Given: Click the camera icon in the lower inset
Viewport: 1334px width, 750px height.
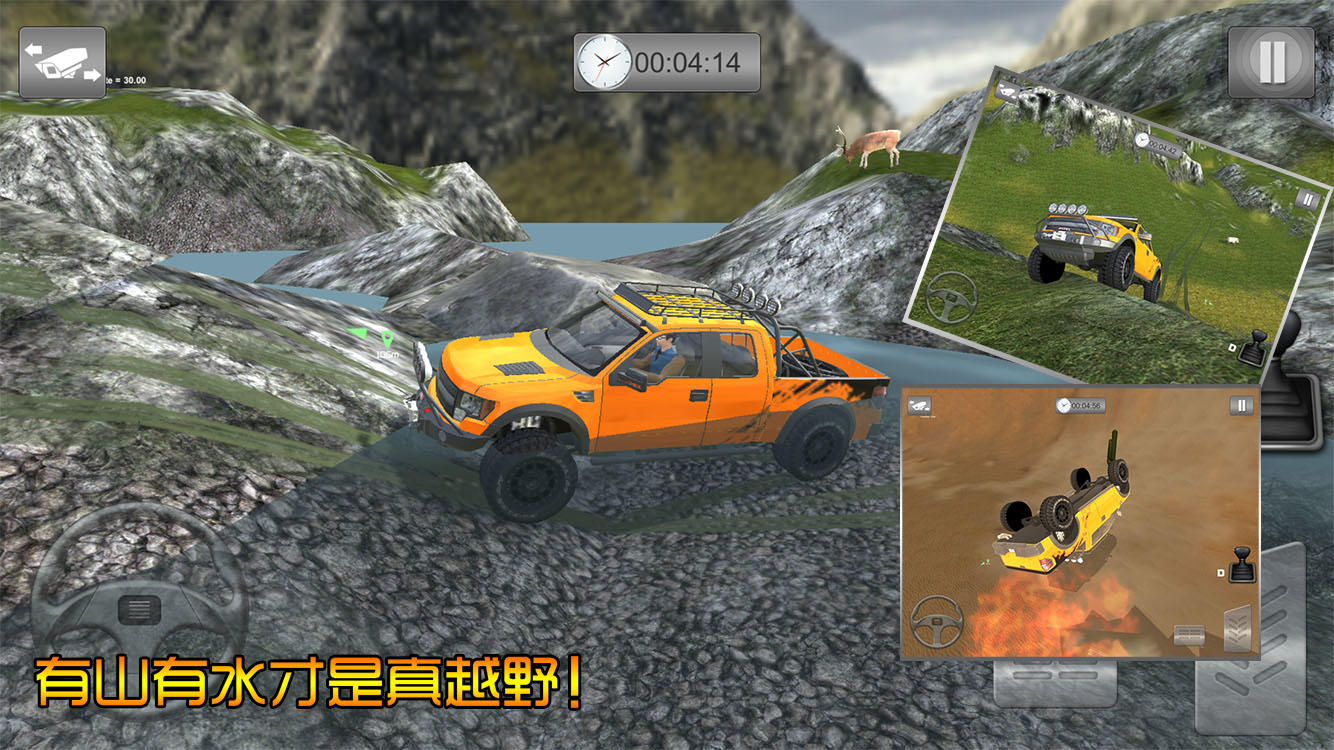Looking at the screenshot, I should coord(920,405).
